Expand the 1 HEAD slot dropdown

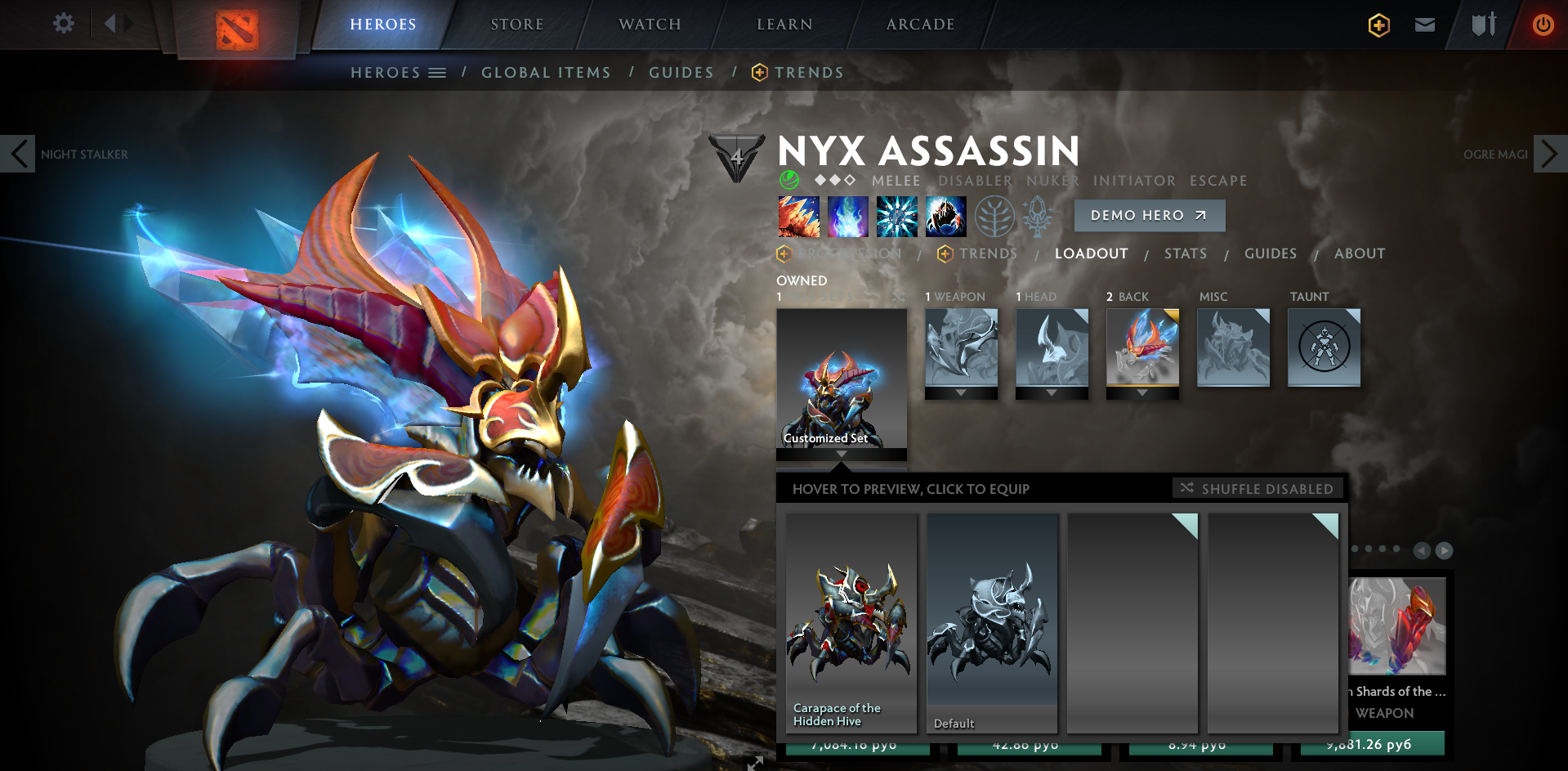point(1052,392)
